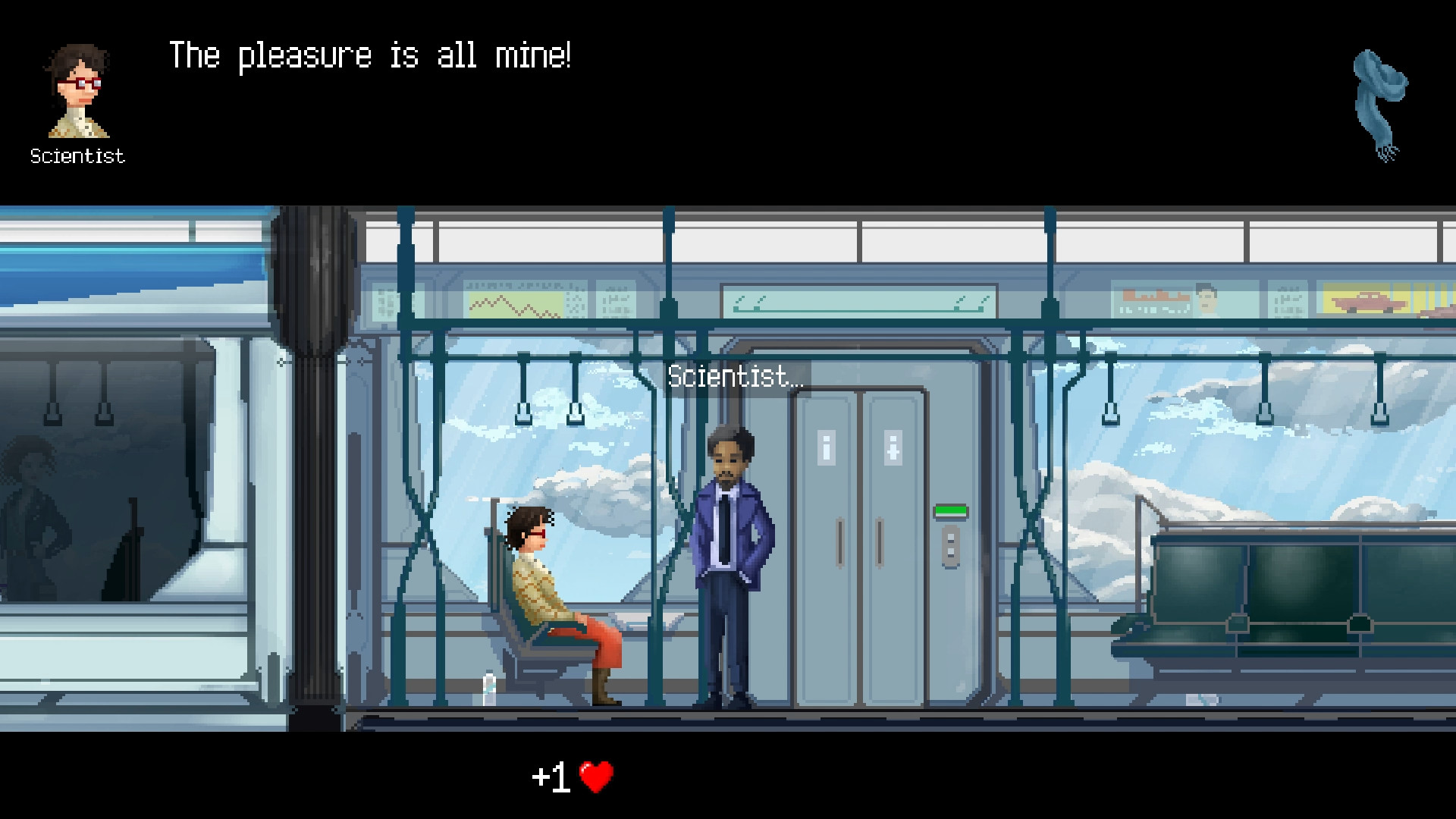Advance the dialogue 'The pleasure is all mine!'

[x=372, y=55]
